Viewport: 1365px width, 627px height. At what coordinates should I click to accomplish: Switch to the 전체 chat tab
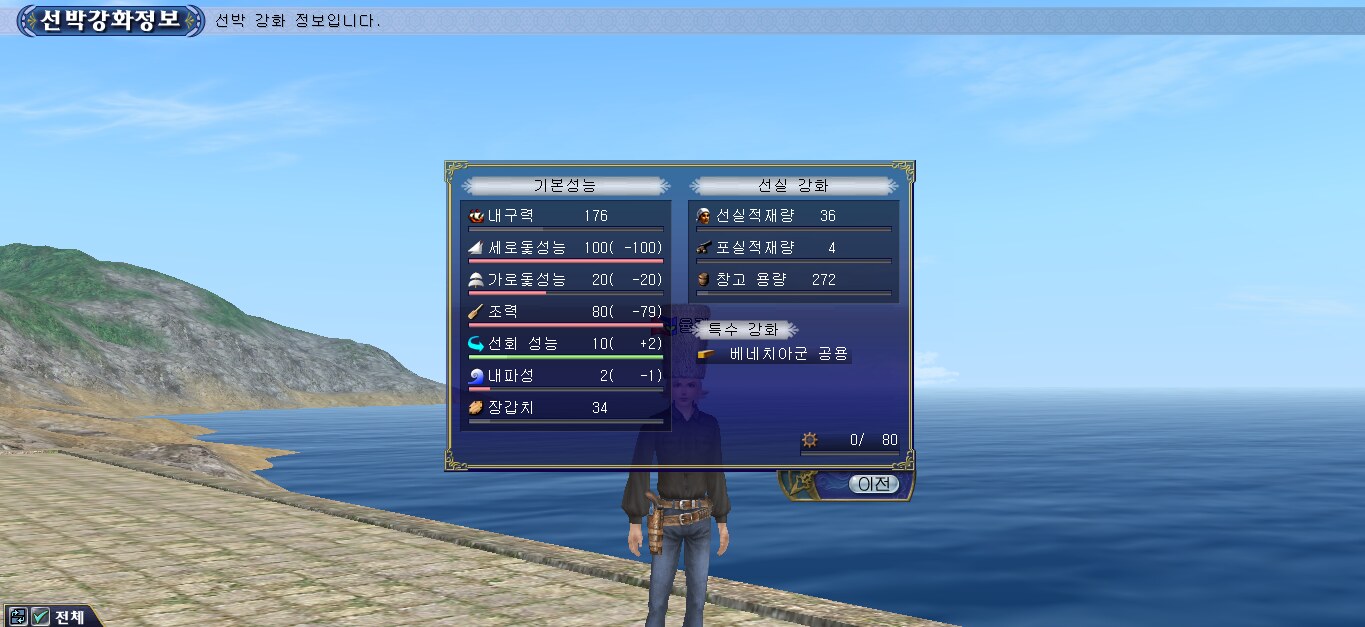tap(69, 616)
